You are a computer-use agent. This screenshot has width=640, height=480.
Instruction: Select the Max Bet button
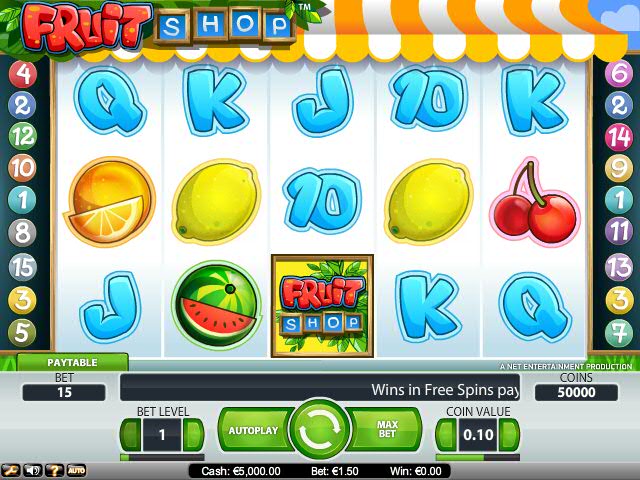tap(386, 430)
